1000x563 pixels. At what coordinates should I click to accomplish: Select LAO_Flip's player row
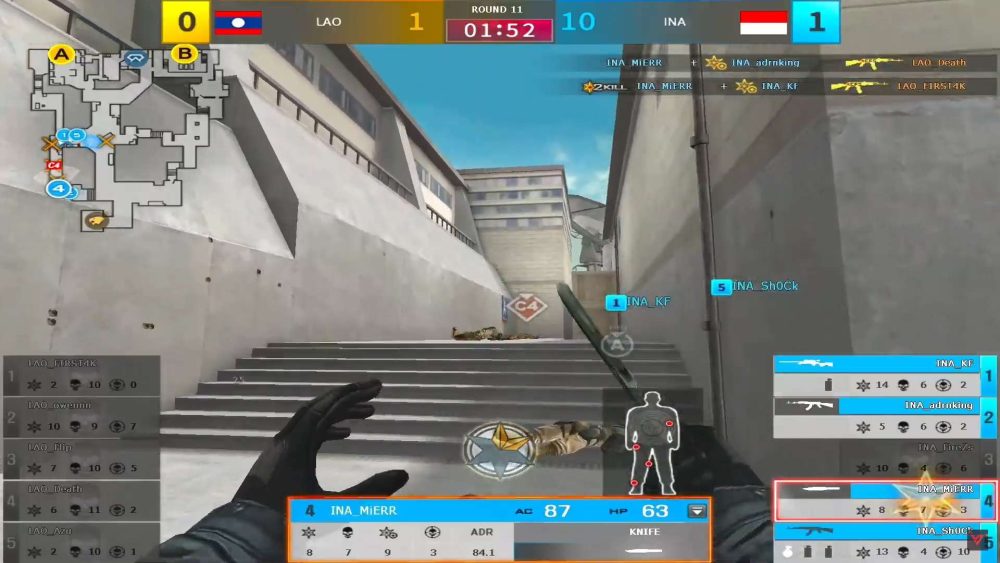tap(80, 458)
